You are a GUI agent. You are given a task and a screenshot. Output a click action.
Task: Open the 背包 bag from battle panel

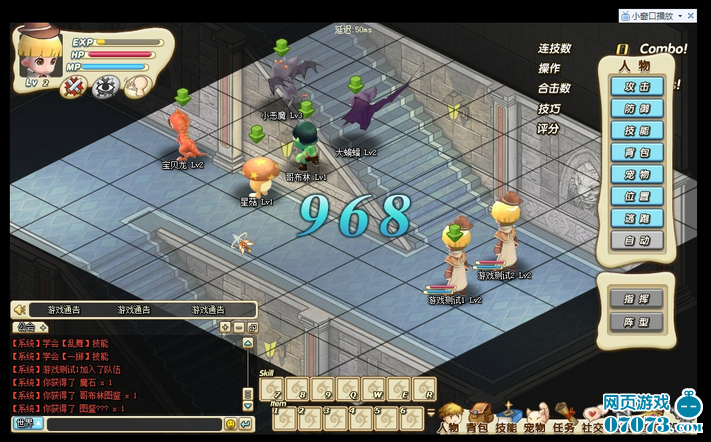tap(636, 153)
